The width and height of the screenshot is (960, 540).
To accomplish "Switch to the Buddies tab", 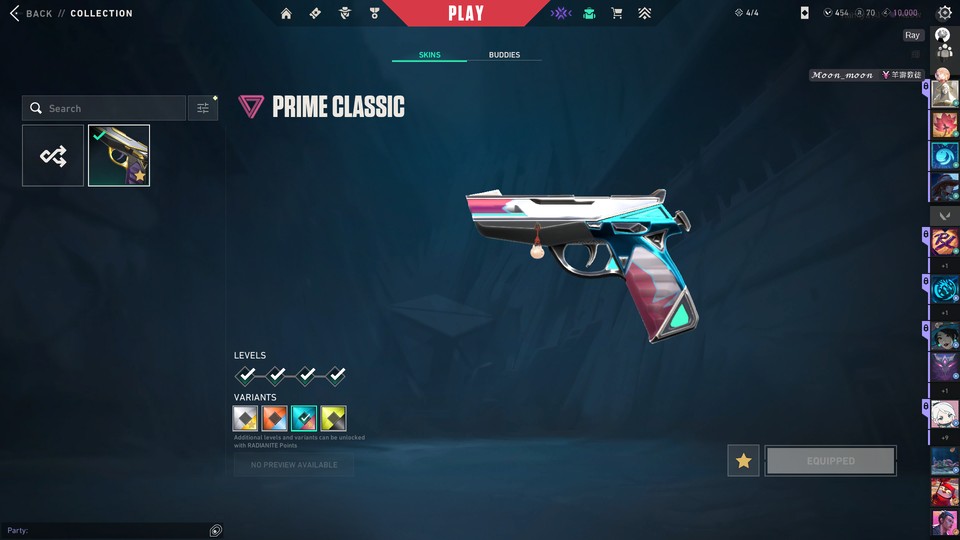I will coord(504,55).
